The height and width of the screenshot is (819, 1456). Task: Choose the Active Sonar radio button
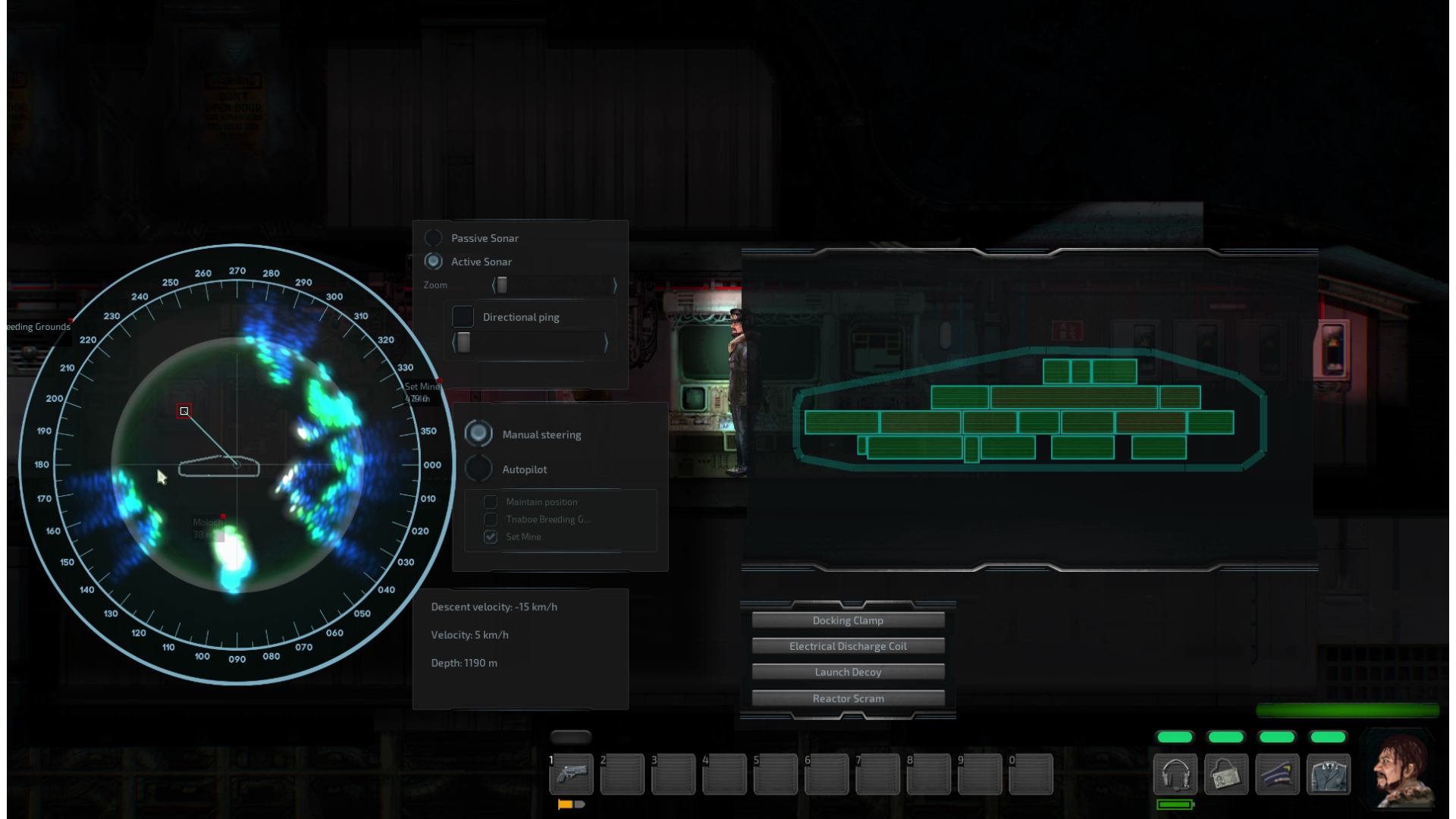point(434,262)
